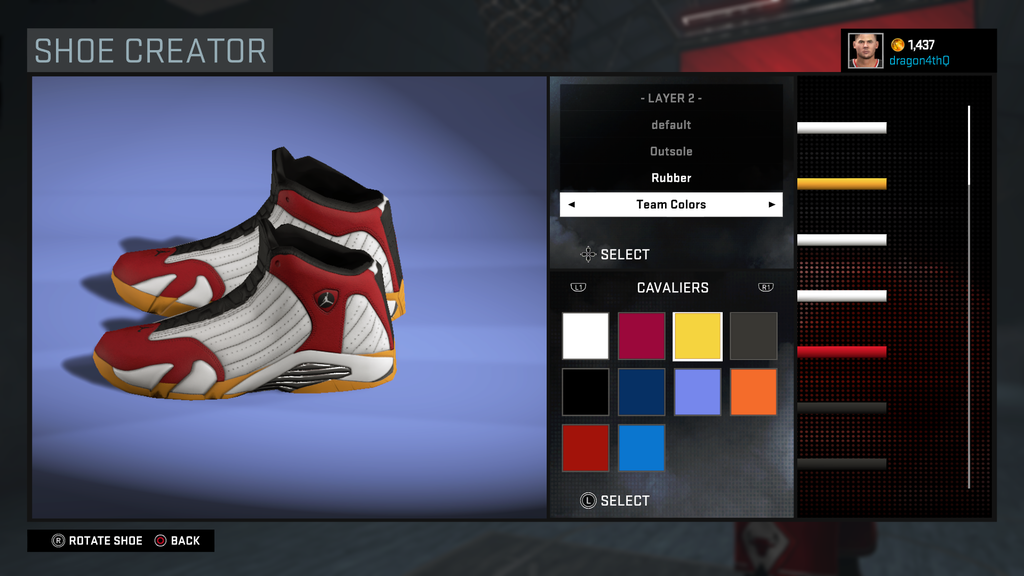Select the default layer option
The width and height of the screenshot is (1024, 576).
click(671, 125)
